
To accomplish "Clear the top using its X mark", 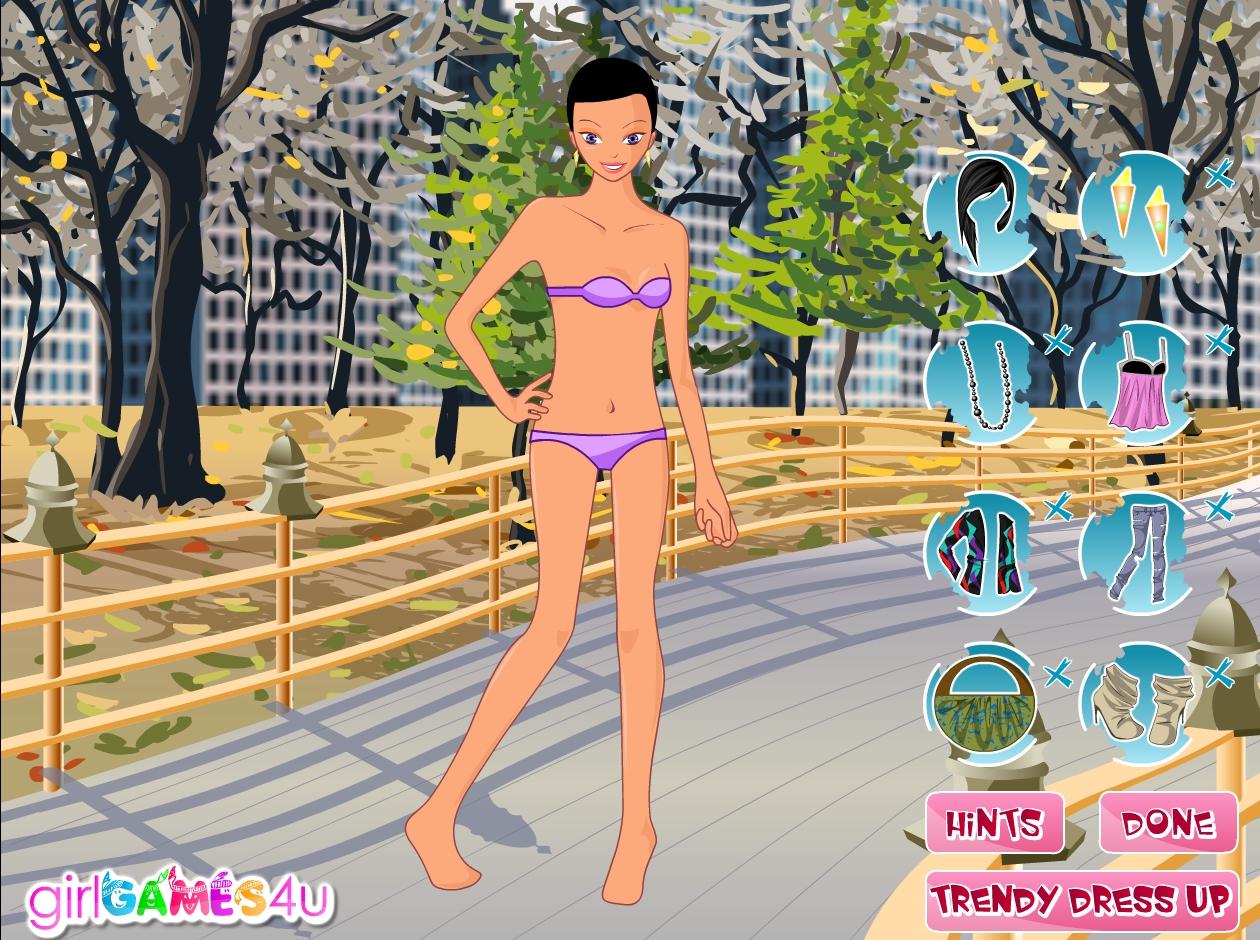I will tap(1218, 342).
